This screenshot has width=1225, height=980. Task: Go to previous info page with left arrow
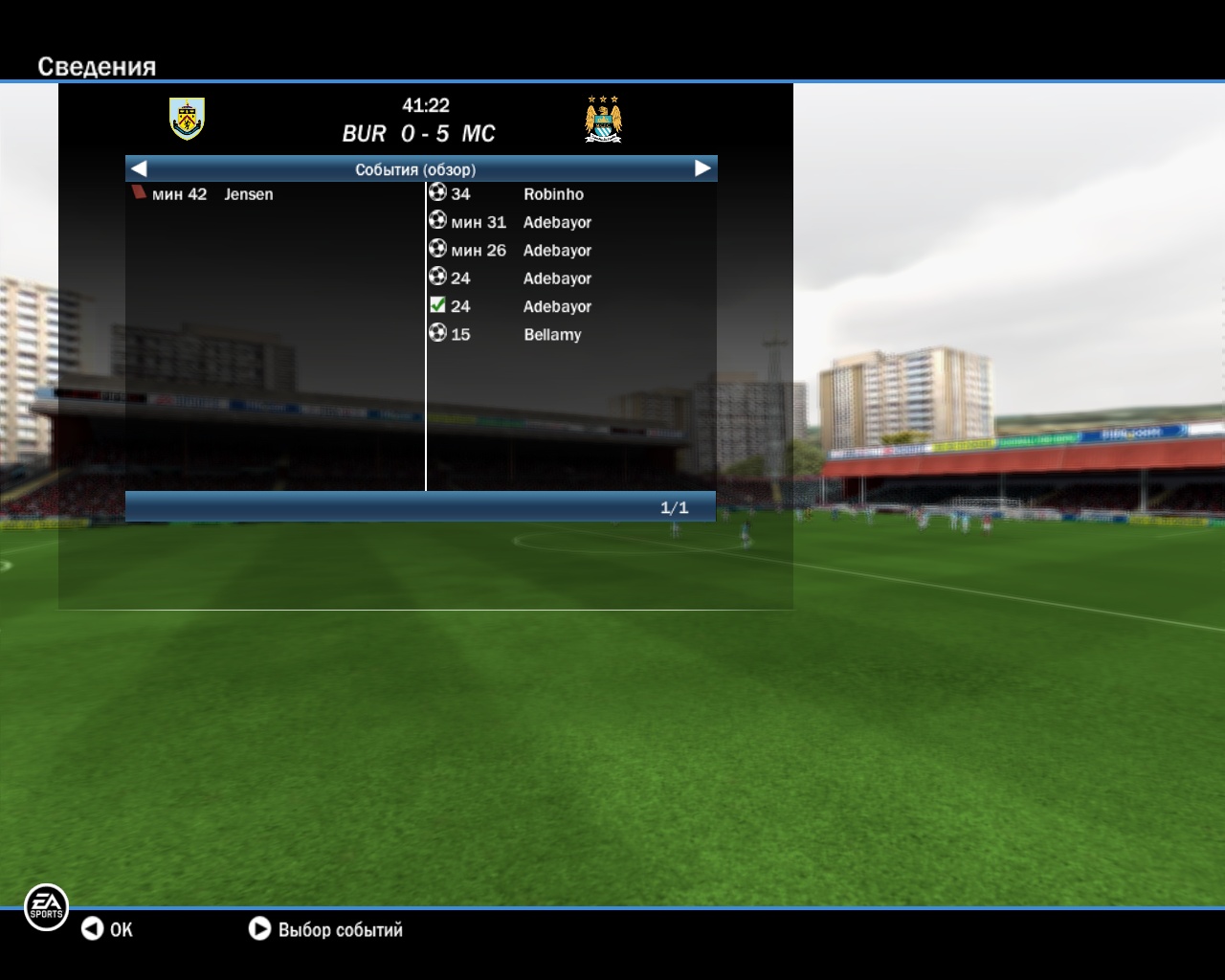(139, 168)
